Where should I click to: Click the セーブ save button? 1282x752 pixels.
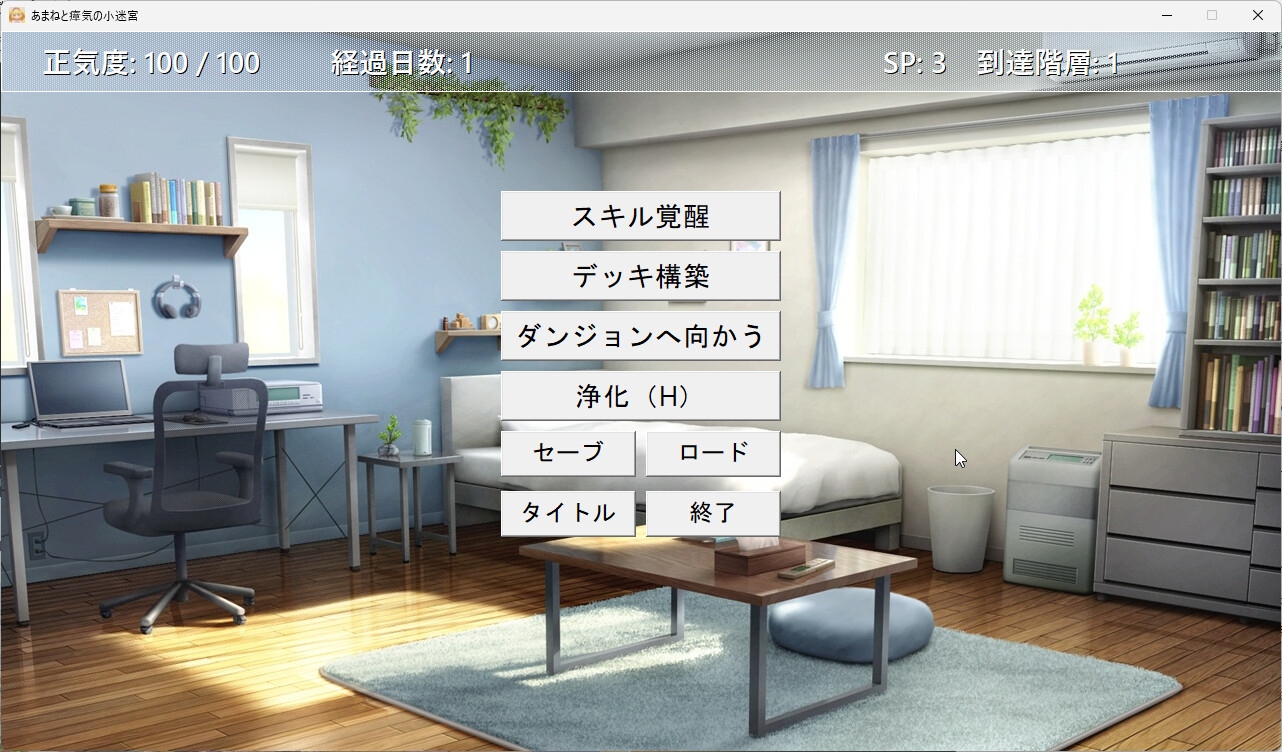coord(568,453)
